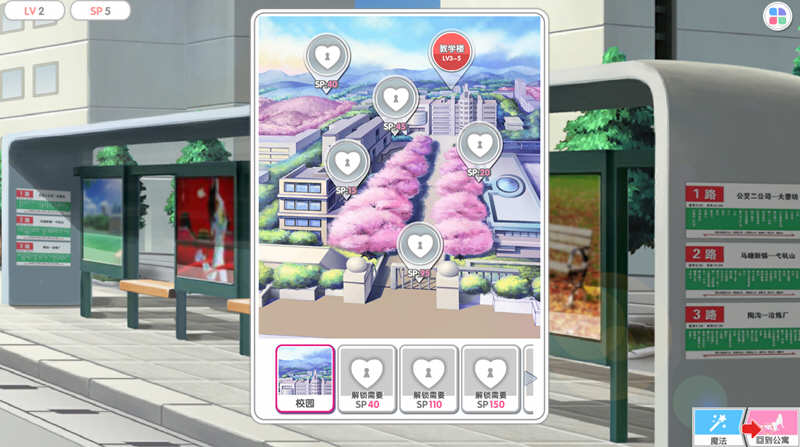The width and height of the screenshot is (800, 447).
Task: Unlock the SP 95 locked map marker
Action: tap(416, 245)
